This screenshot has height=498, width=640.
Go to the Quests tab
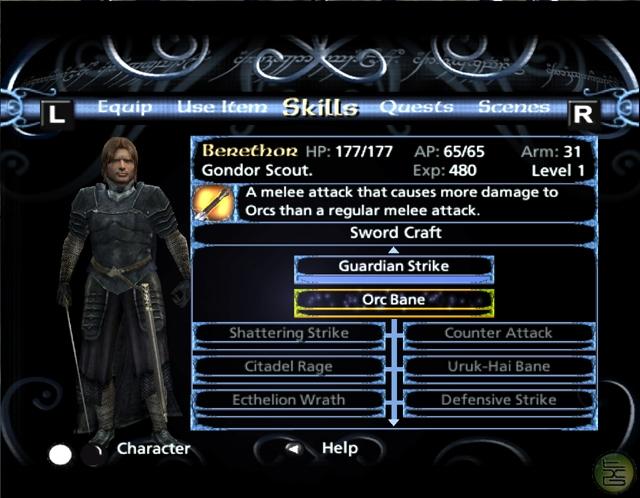point(416,107)
